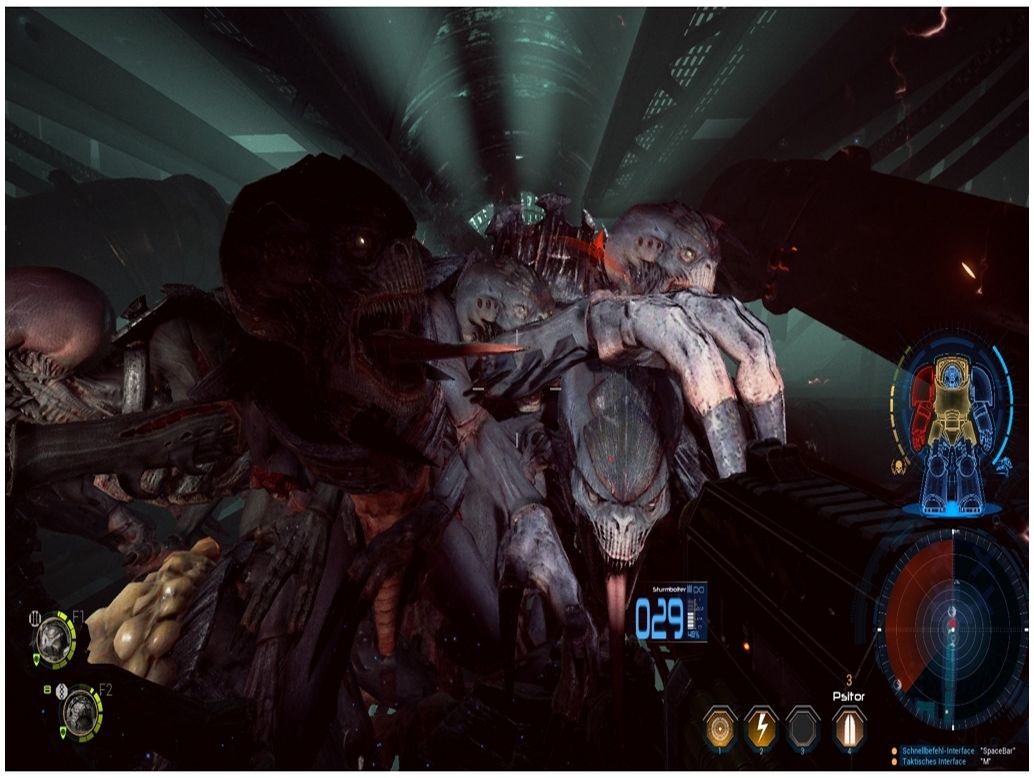
Task: Click the circular motion radar
Action: (x=951, y=626)
